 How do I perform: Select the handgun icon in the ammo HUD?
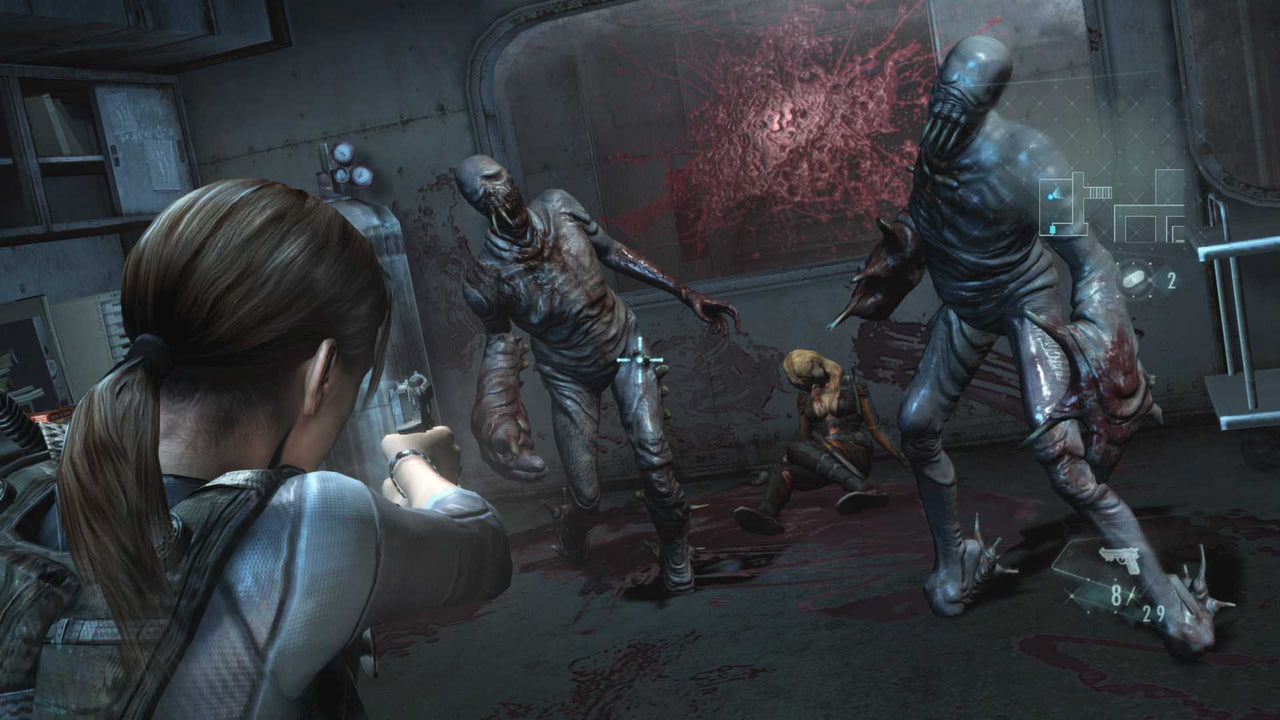tap(1120, 559)
